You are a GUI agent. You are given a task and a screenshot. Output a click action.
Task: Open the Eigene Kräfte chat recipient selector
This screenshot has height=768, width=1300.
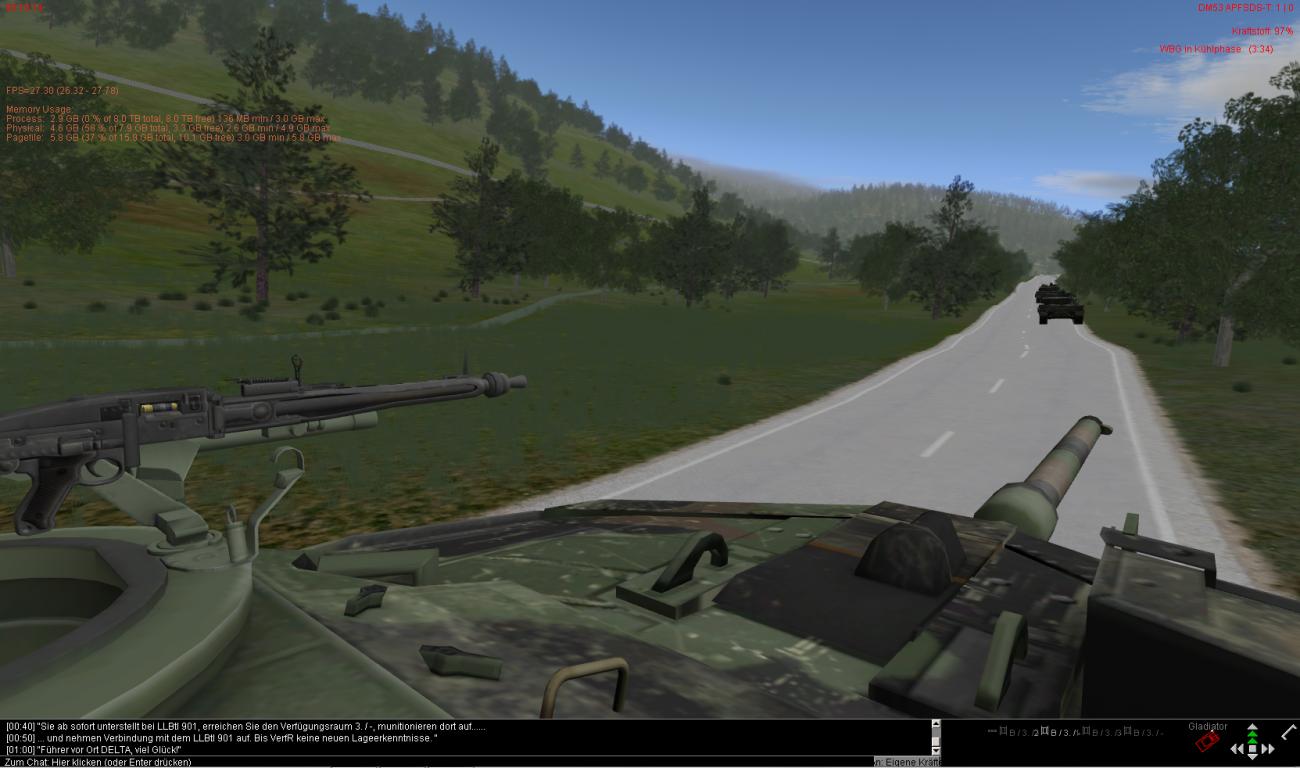point(905,762)
